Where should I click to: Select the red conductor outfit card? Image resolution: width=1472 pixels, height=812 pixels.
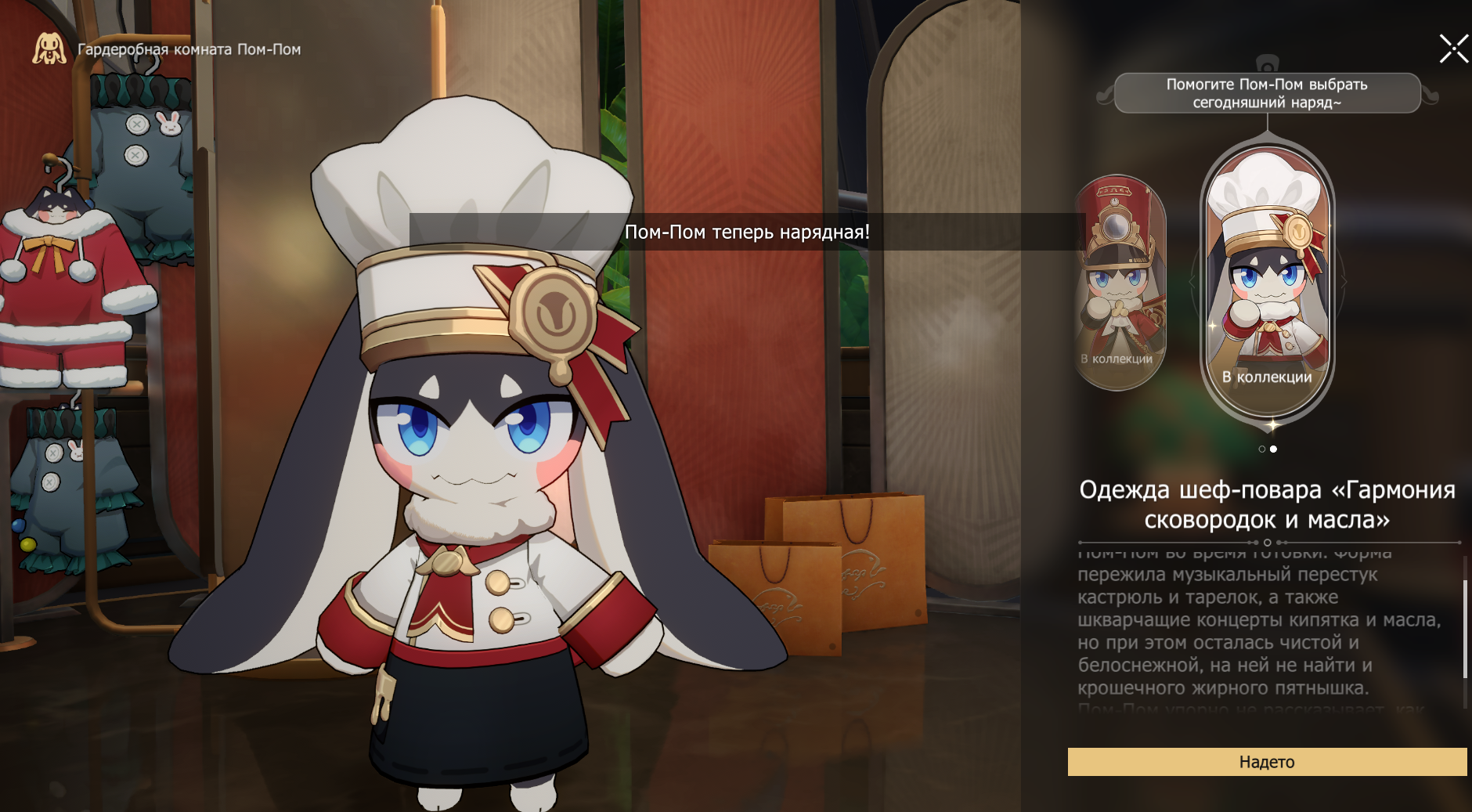1118,282
